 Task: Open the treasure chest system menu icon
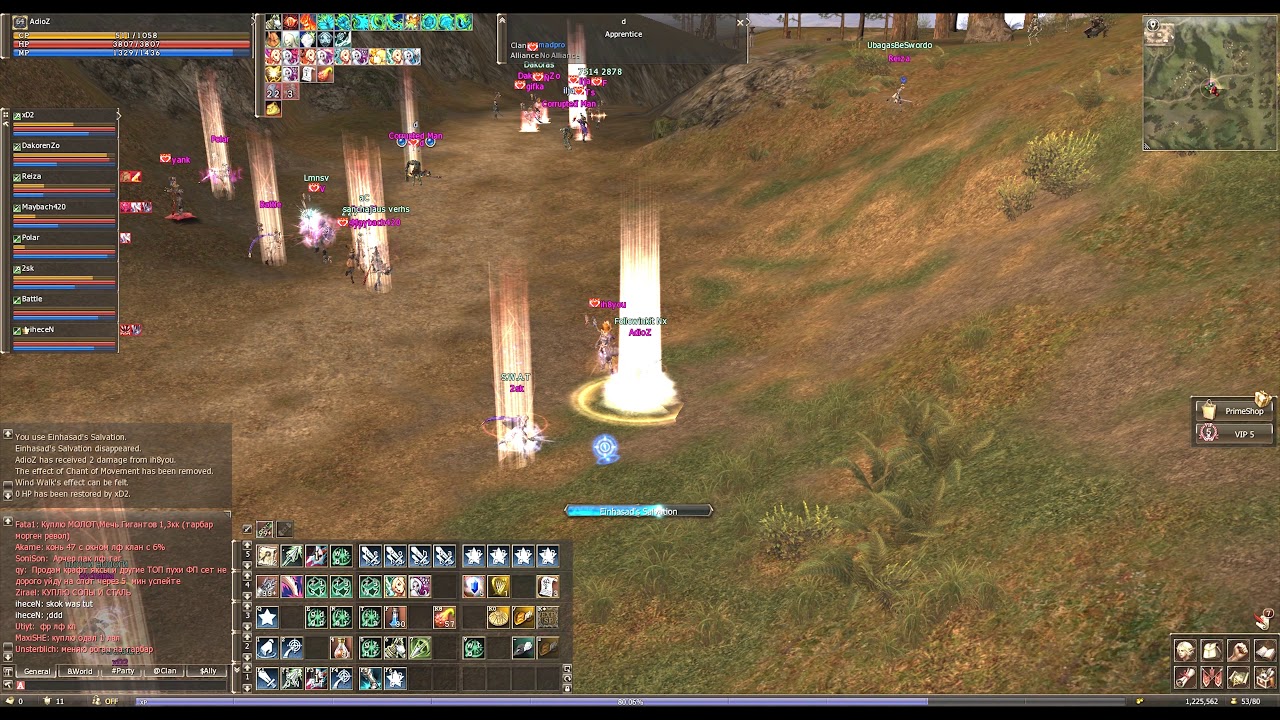coord(1264,678)
